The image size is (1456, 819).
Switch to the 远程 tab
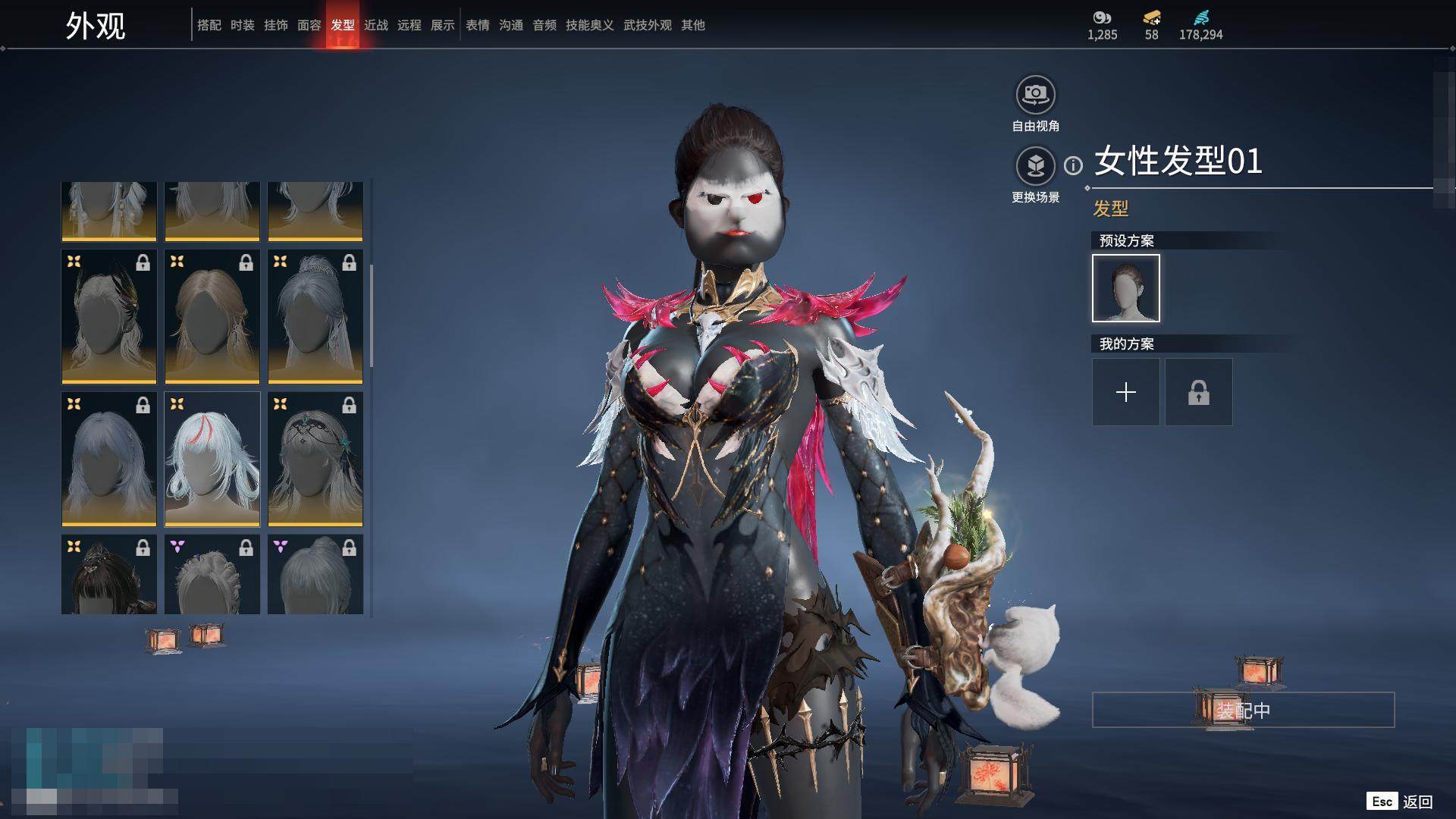click(x=409, y=25)
